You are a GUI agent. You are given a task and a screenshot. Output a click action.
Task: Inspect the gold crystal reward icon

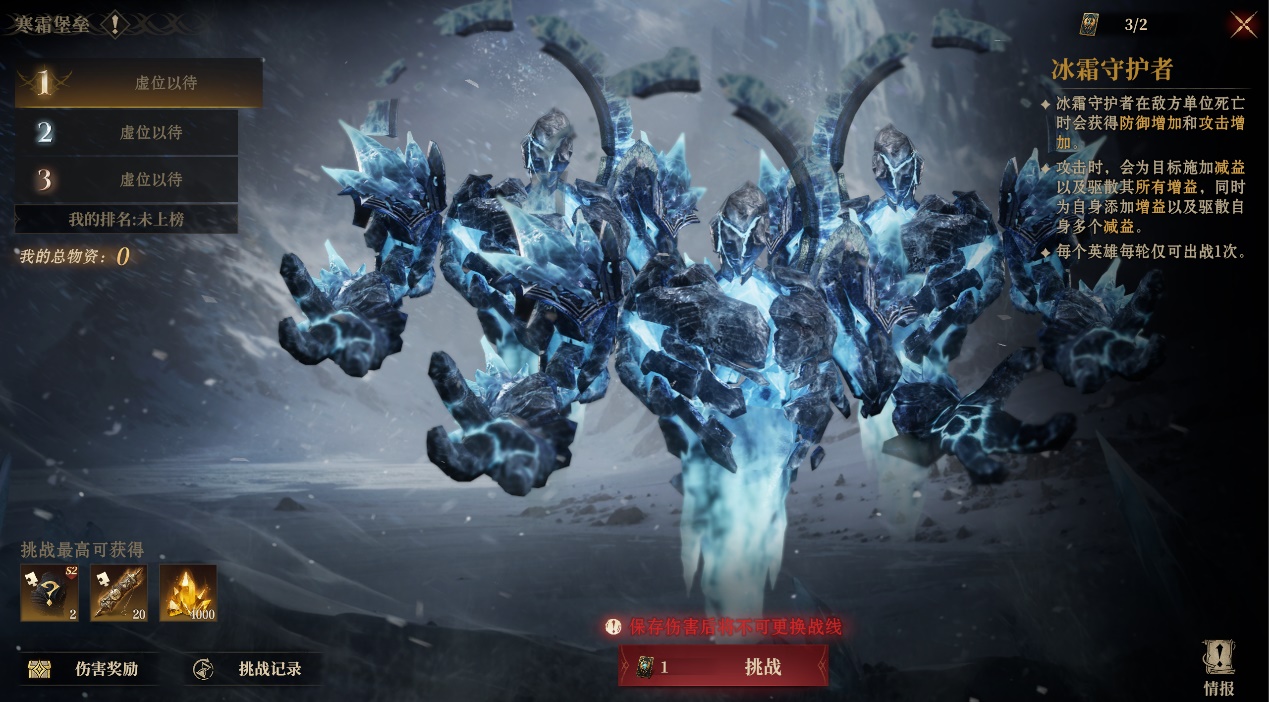tap(188, 593)
